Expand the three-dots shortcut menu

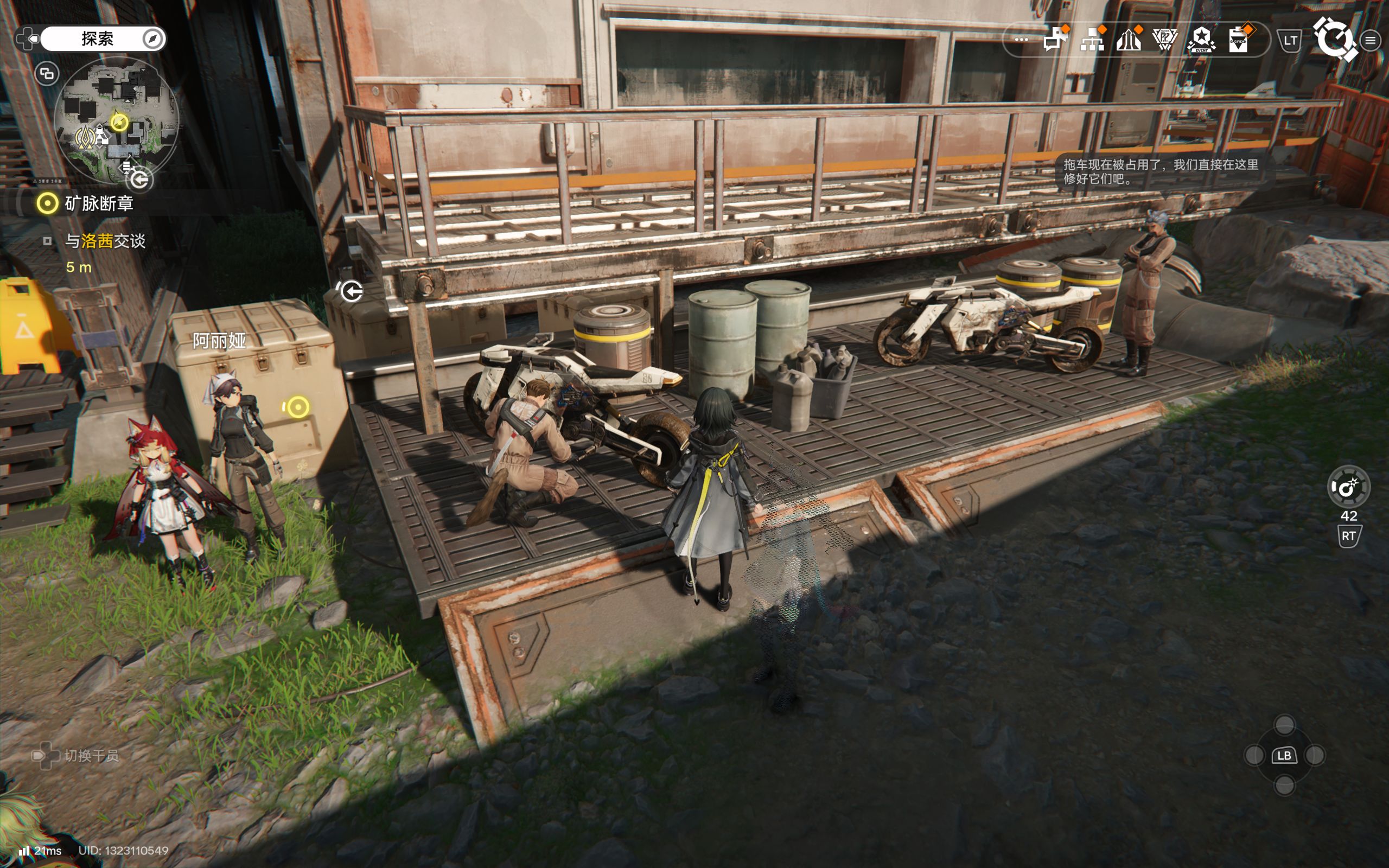(1021, 40)
